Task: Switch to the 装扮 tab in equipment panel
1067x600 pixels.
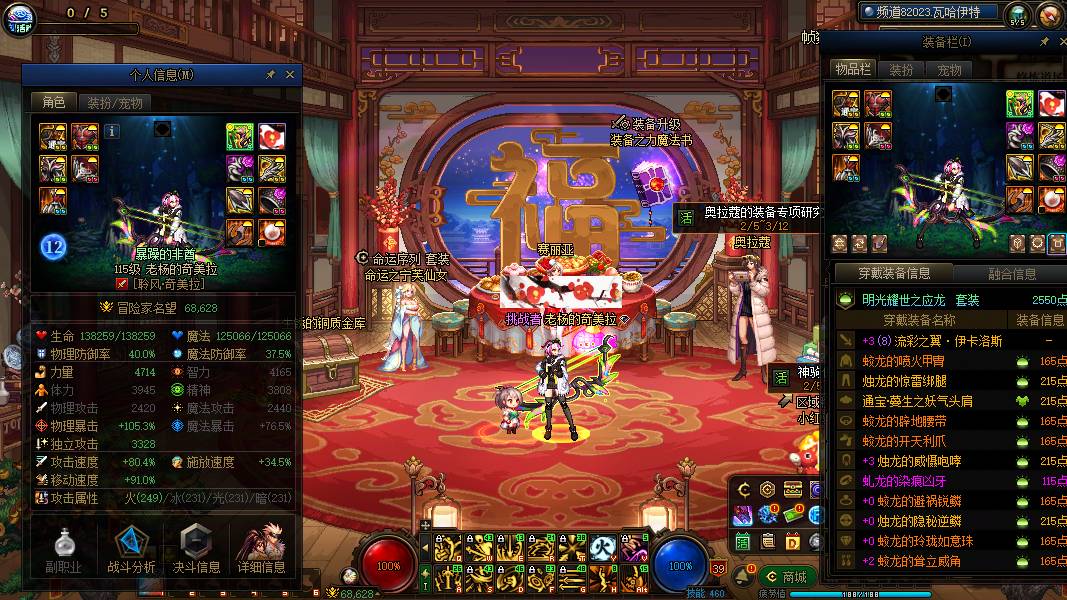Action: coord(901,70)
